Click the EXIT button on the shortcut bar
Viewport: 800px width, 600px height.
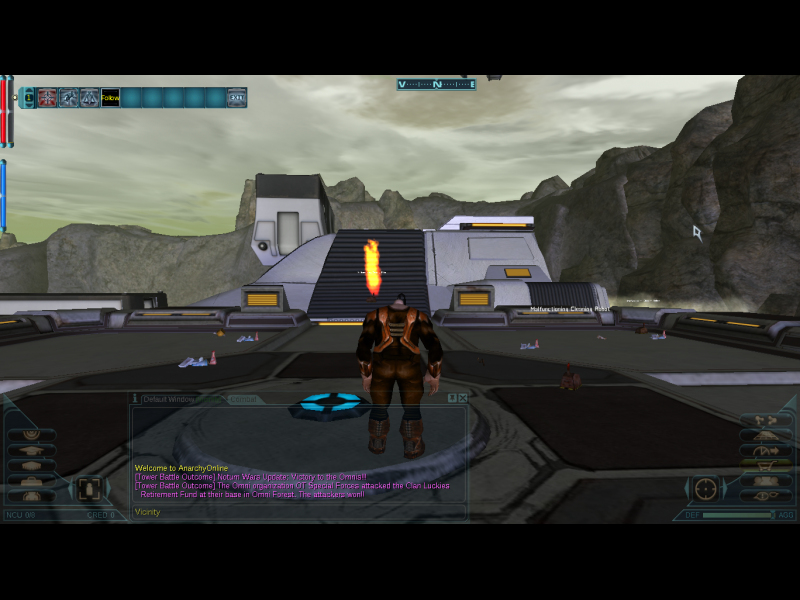pos(236,98)
